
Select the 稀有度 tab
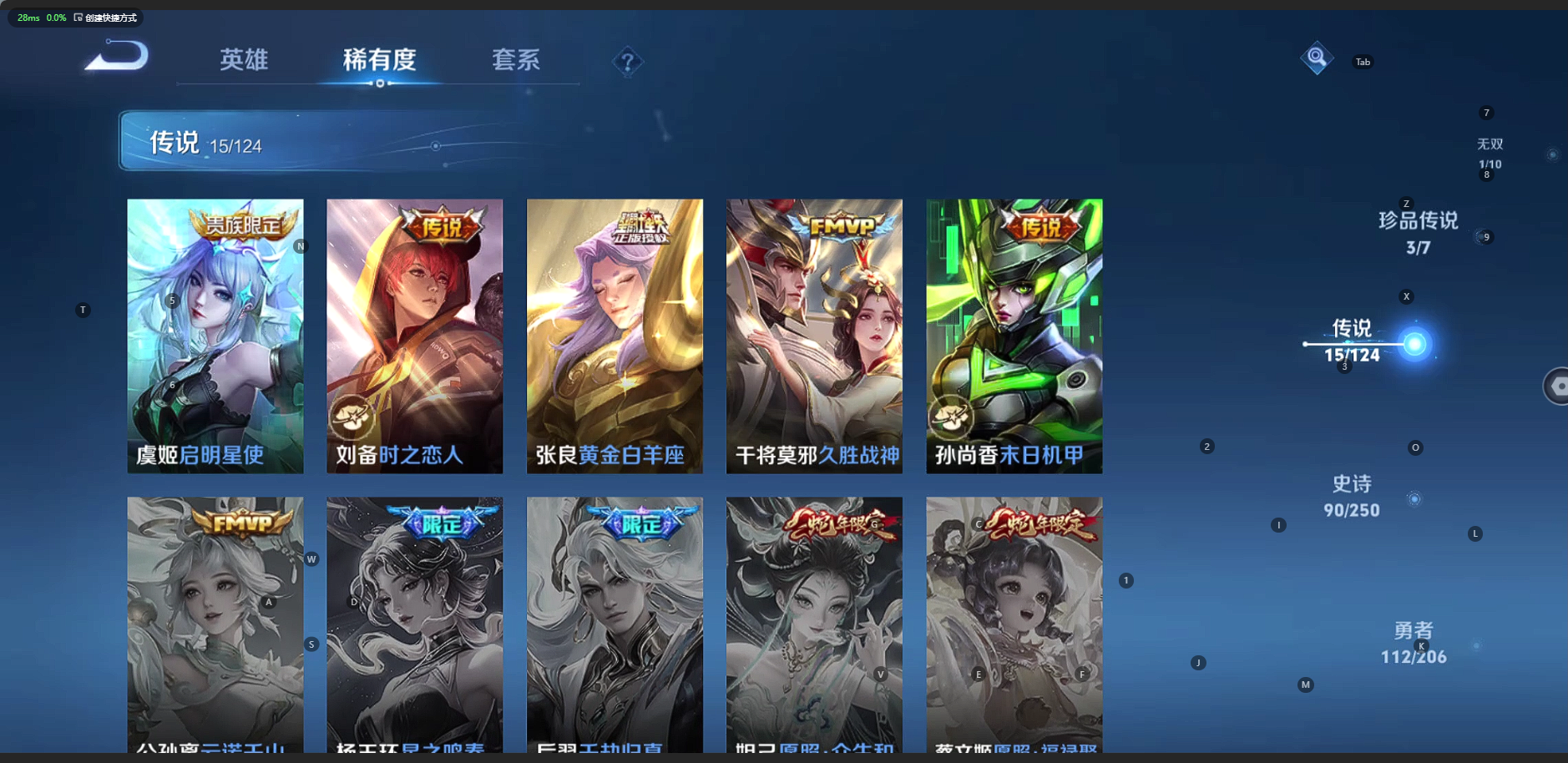pyautogui.click(x=379, y=60)
